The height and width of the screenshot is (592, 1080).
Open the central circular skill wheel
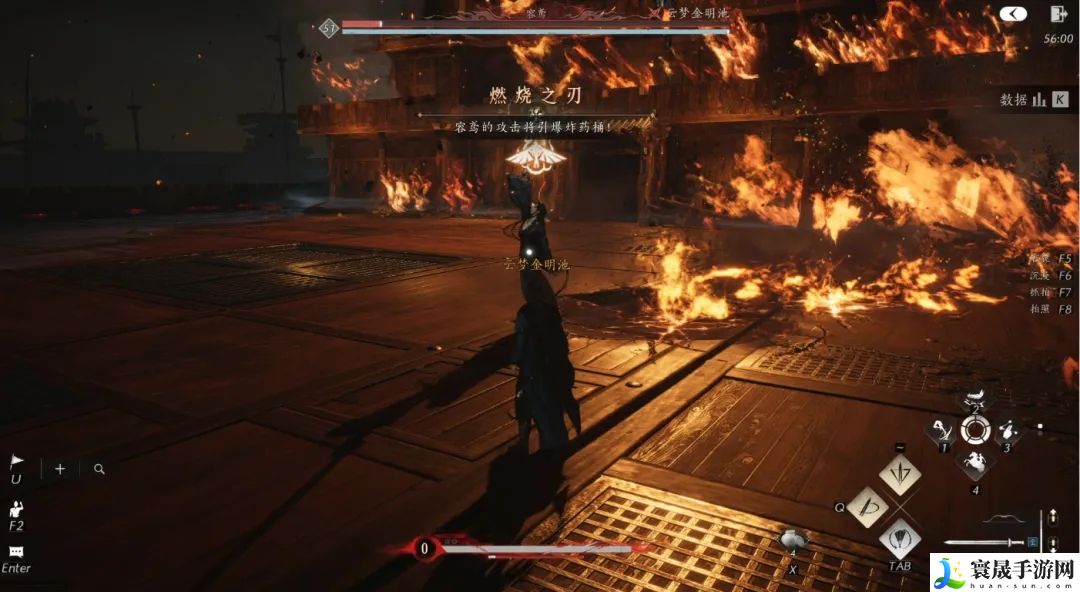pos(975,430)
